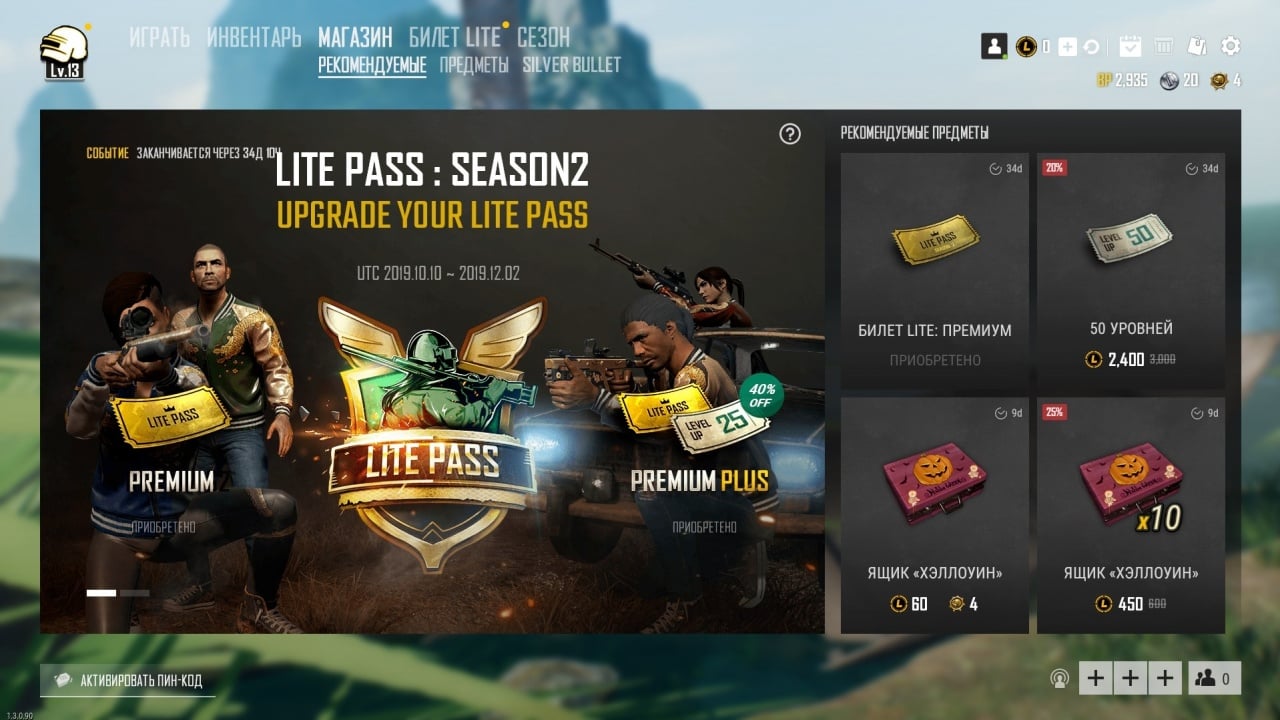Image resolution: width=1280 pixels, height=720 pixels.
Task: Open the БИЛЕТ LITE menu
Action: tap(454, 38)
